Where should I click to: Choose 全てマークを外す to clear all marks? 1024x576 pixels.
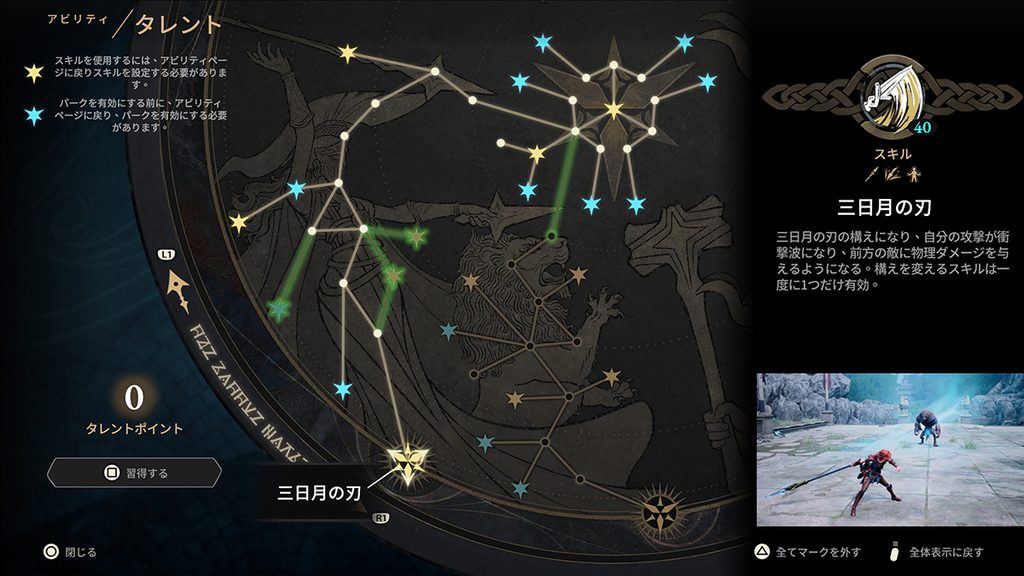click(802, 551)
